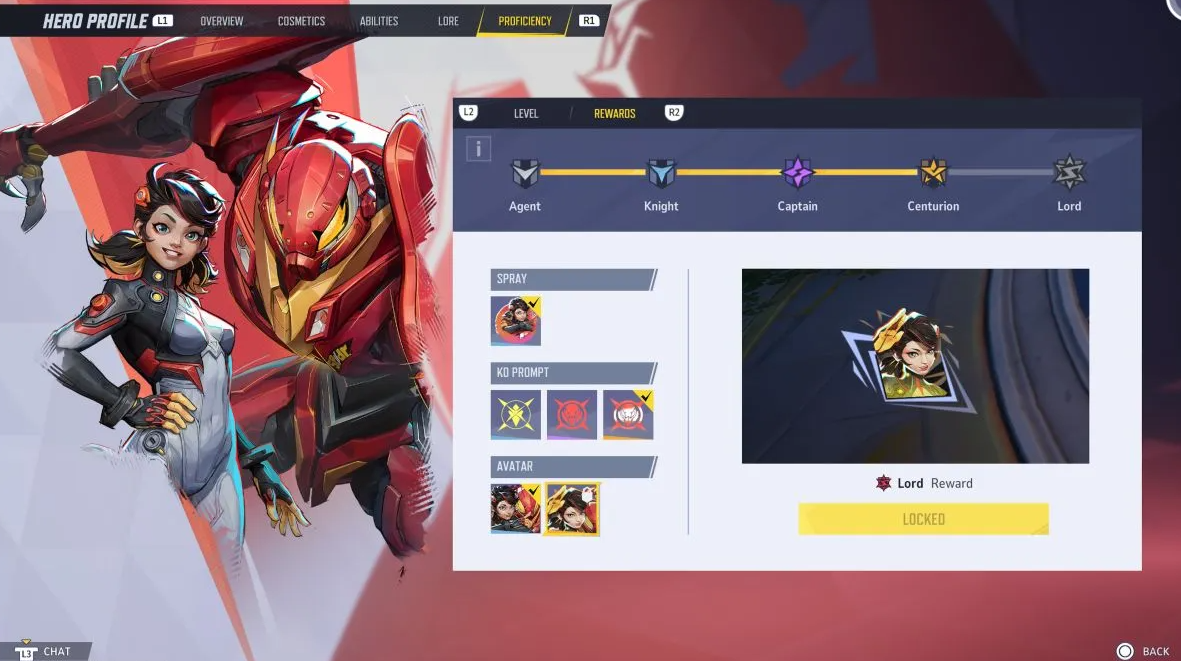Pick the checkmarked red-and-white KO prompt
Viewport: 1181px width, 661px height.
pos(628,414)
